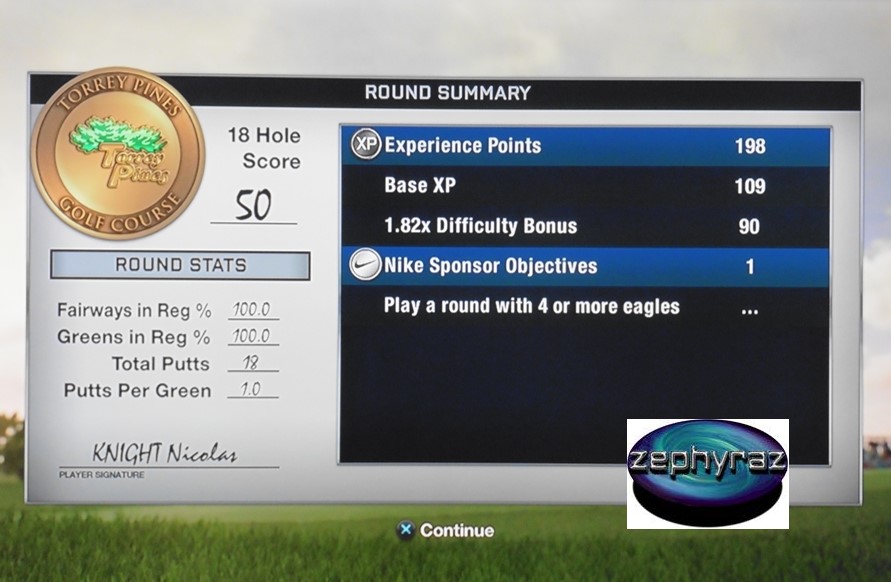Click the 1.82x Difficulty Bonus row

[x=585, y=226]
